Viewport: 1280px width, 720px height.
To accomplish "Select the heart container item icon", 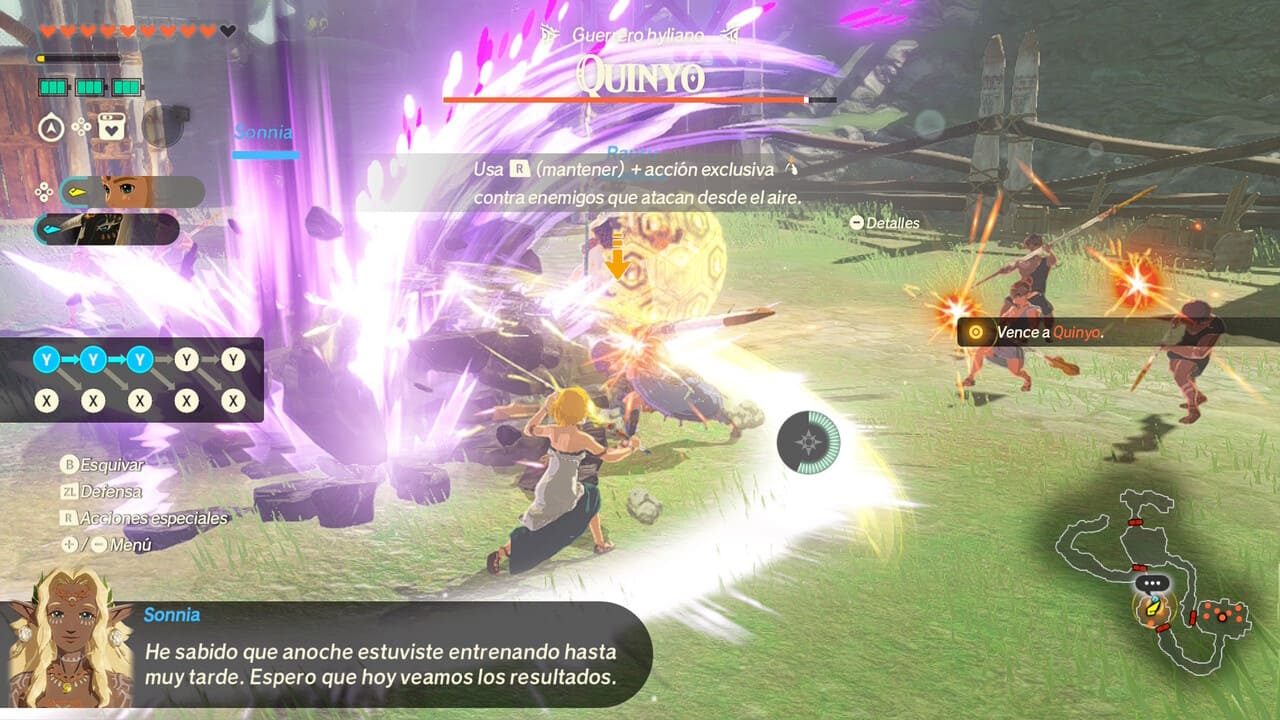I will (x=110, y=127).
